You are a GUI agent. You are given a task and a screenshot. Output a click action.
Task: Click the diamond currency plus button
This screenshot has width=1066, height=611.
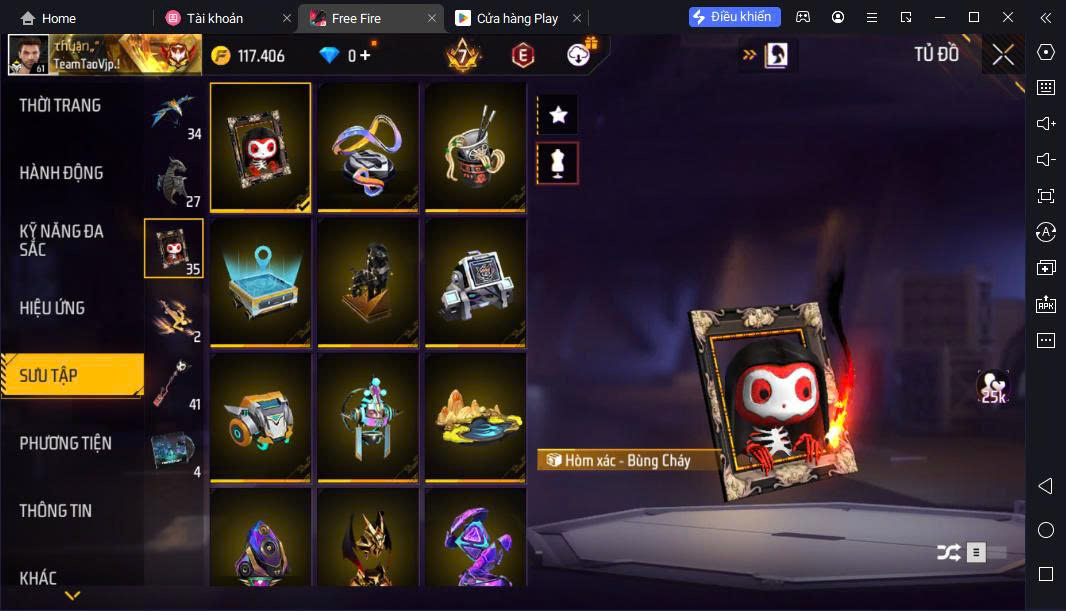point(365,56)
